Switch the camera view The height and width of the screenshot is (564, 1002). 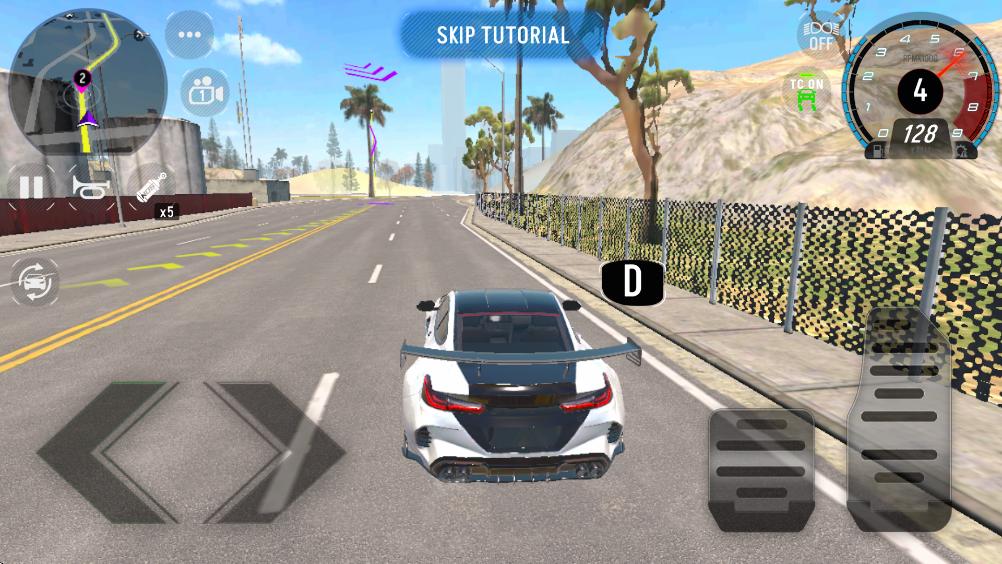[204, 93]
